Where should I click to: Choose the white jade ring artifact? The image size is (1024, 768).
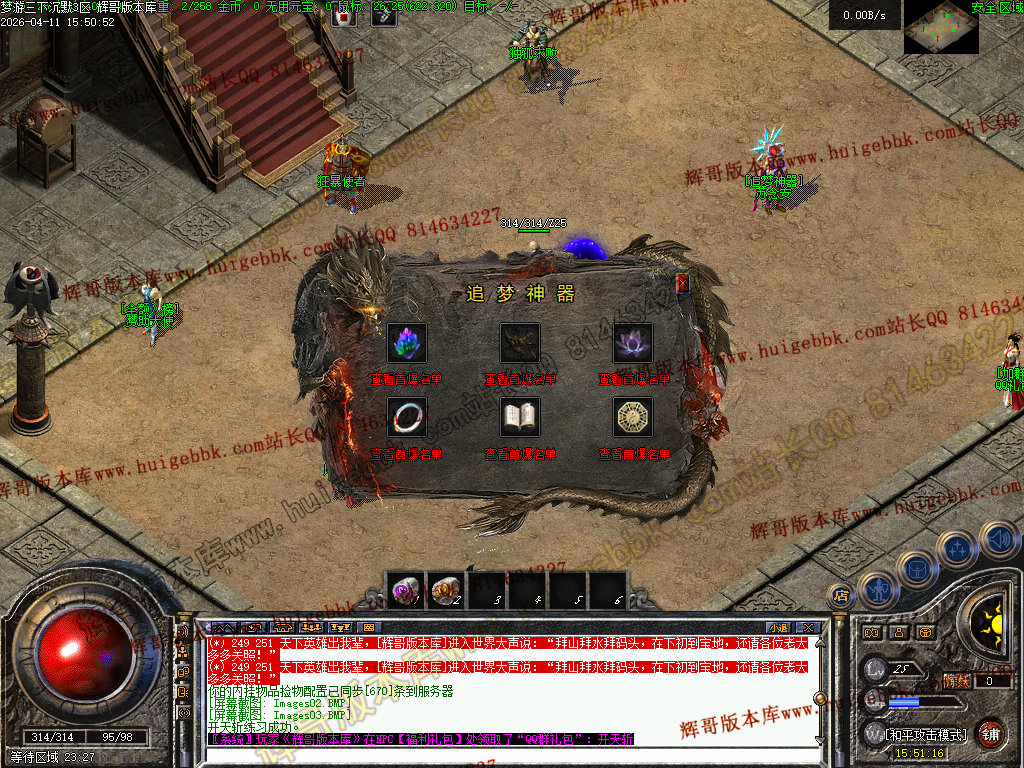(x=407, y=417)
